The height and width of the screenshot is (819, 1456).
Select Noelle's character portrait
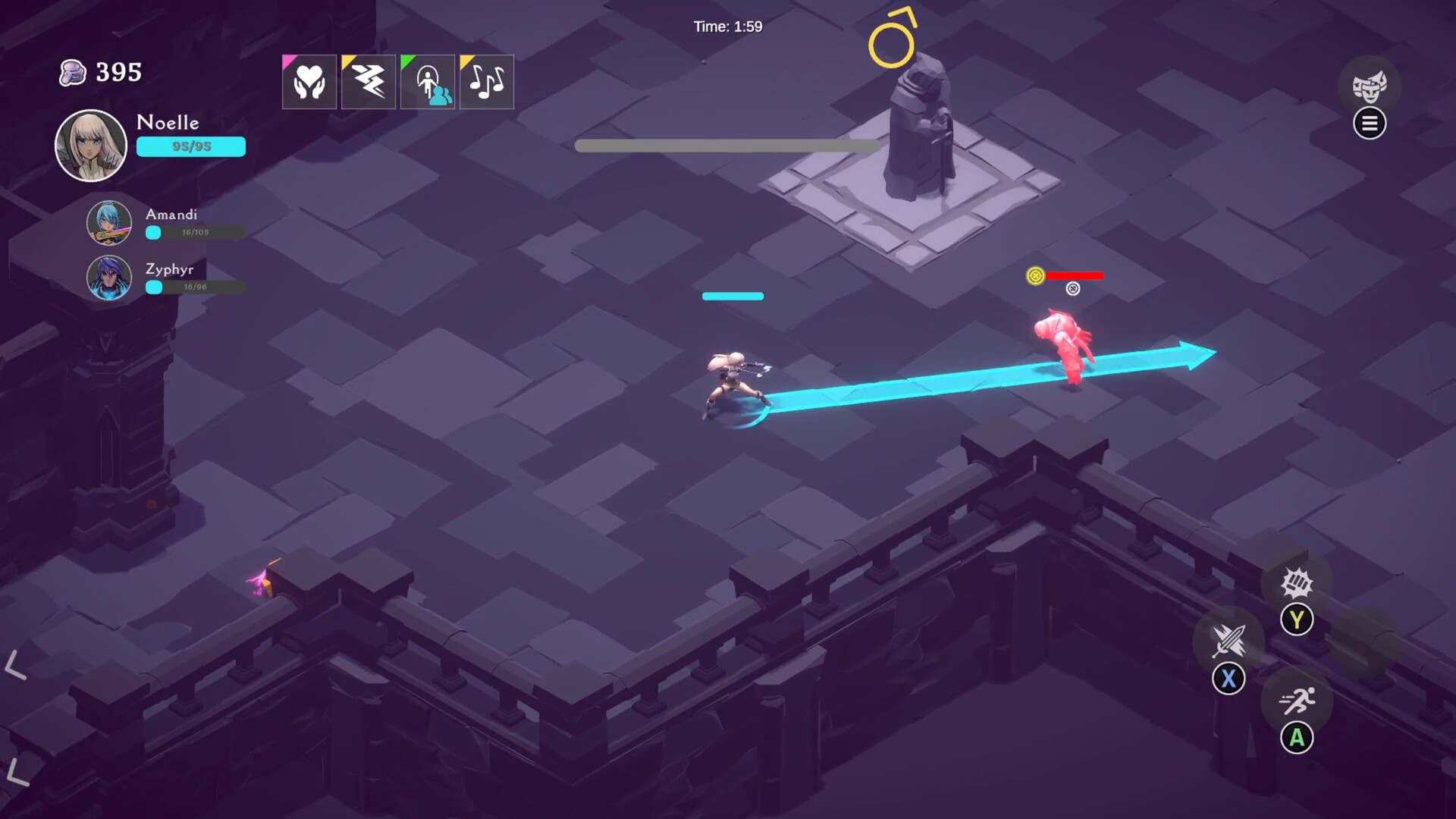pos(91,144)
